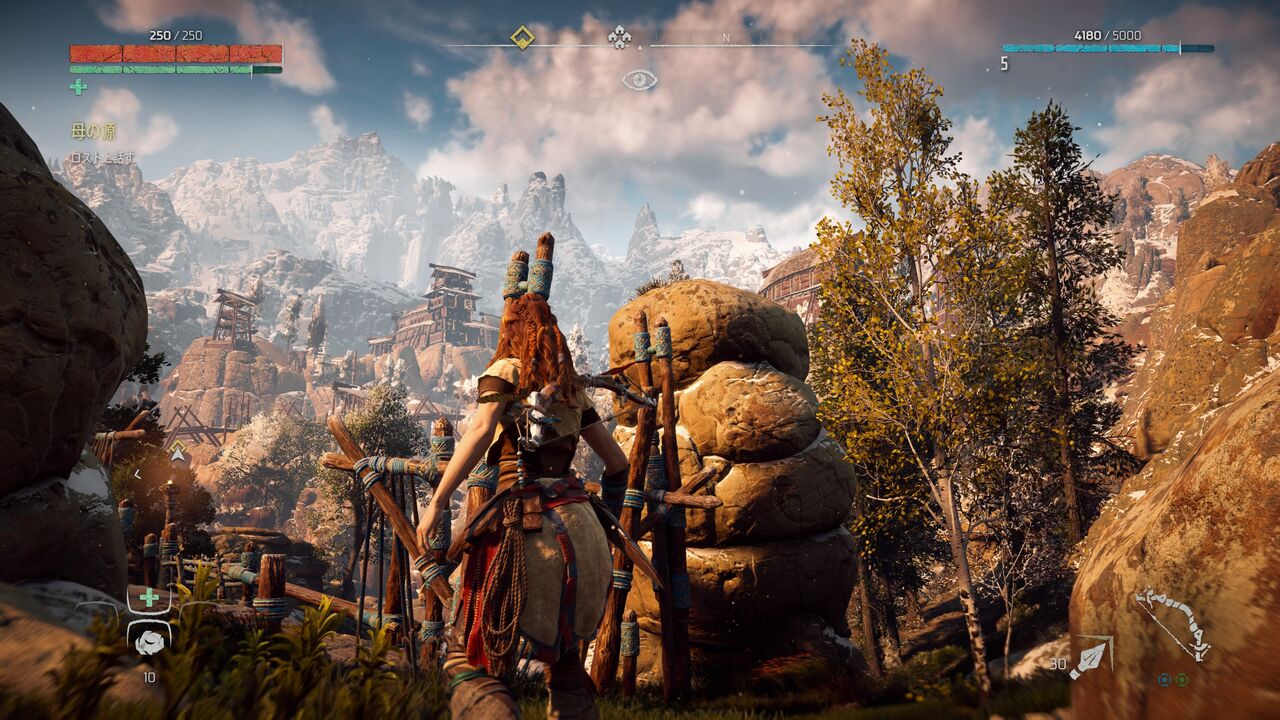Use the green cross healing slot
Viewport: 1280px width, 720px height.
pyautogui.click(x=149, y=598)
